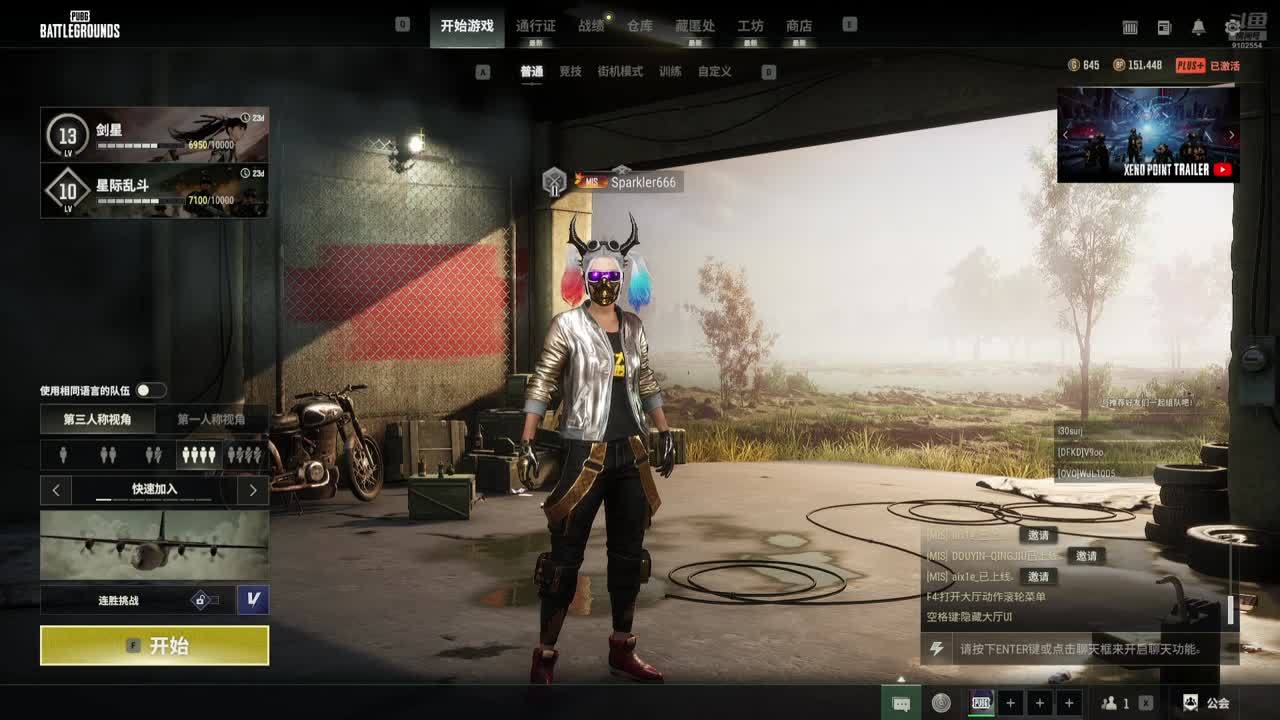The width and height of the screenshot is (1280, 720).
Task: Choose the 街机模式 arcade mode
Action: pyautogui.click(x=620, y=72)
